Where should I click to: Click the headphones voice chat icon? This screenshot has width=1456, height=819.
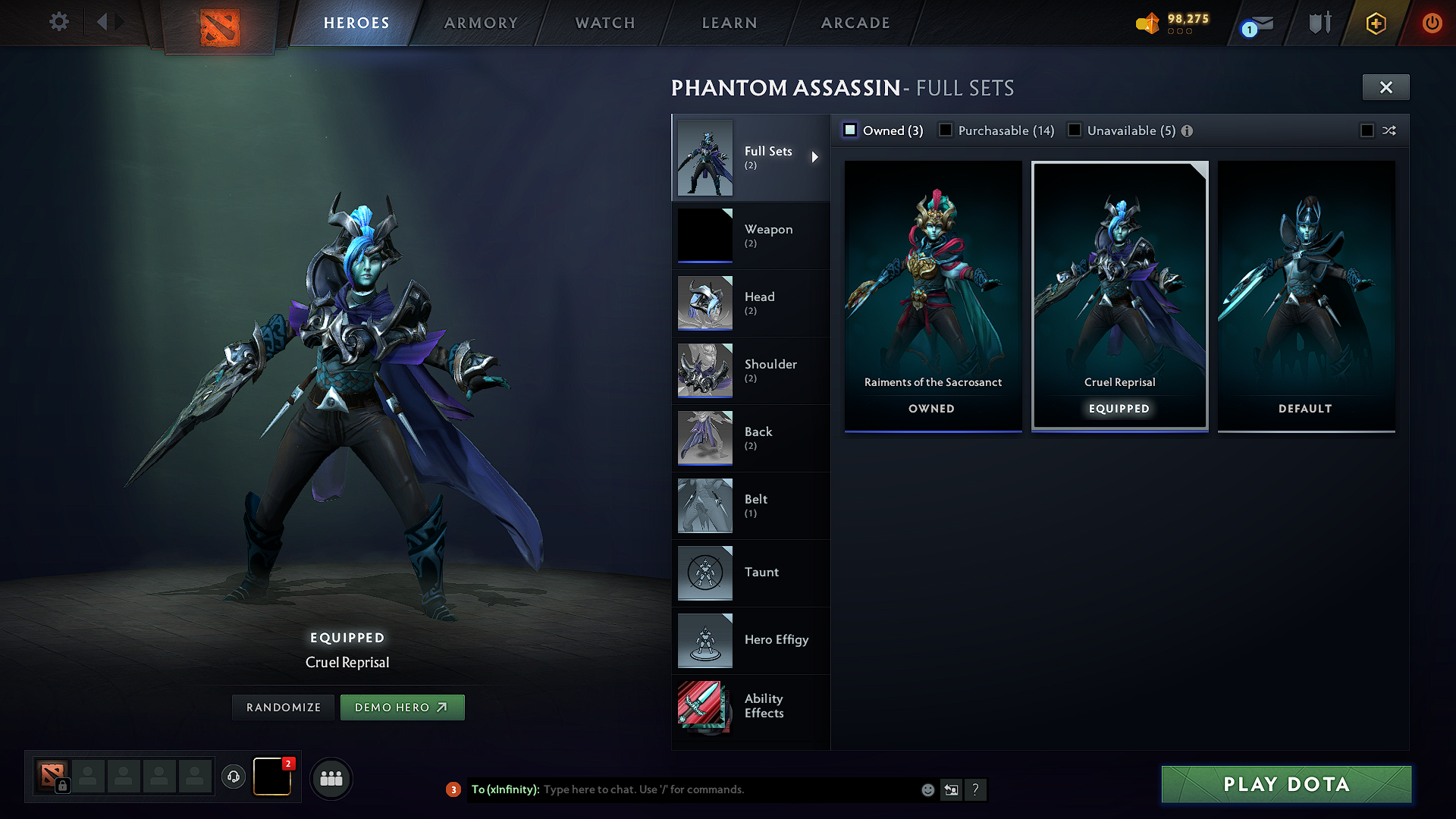(x=234, y=778)
